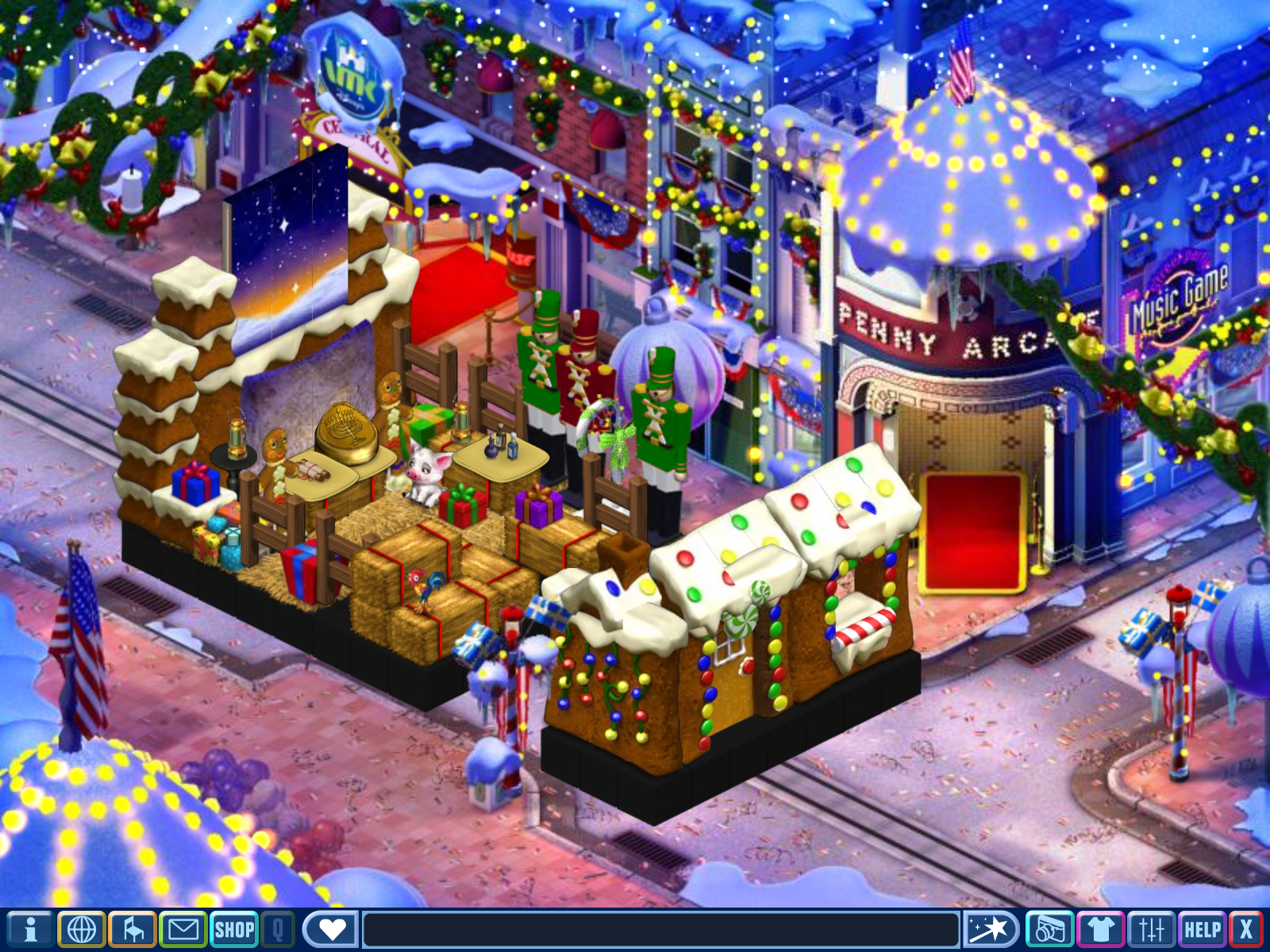Image resolution: width=1270 pixels, height=952 pixels.
Task: Focus the chat text entry bar
Action: (660, 929)
